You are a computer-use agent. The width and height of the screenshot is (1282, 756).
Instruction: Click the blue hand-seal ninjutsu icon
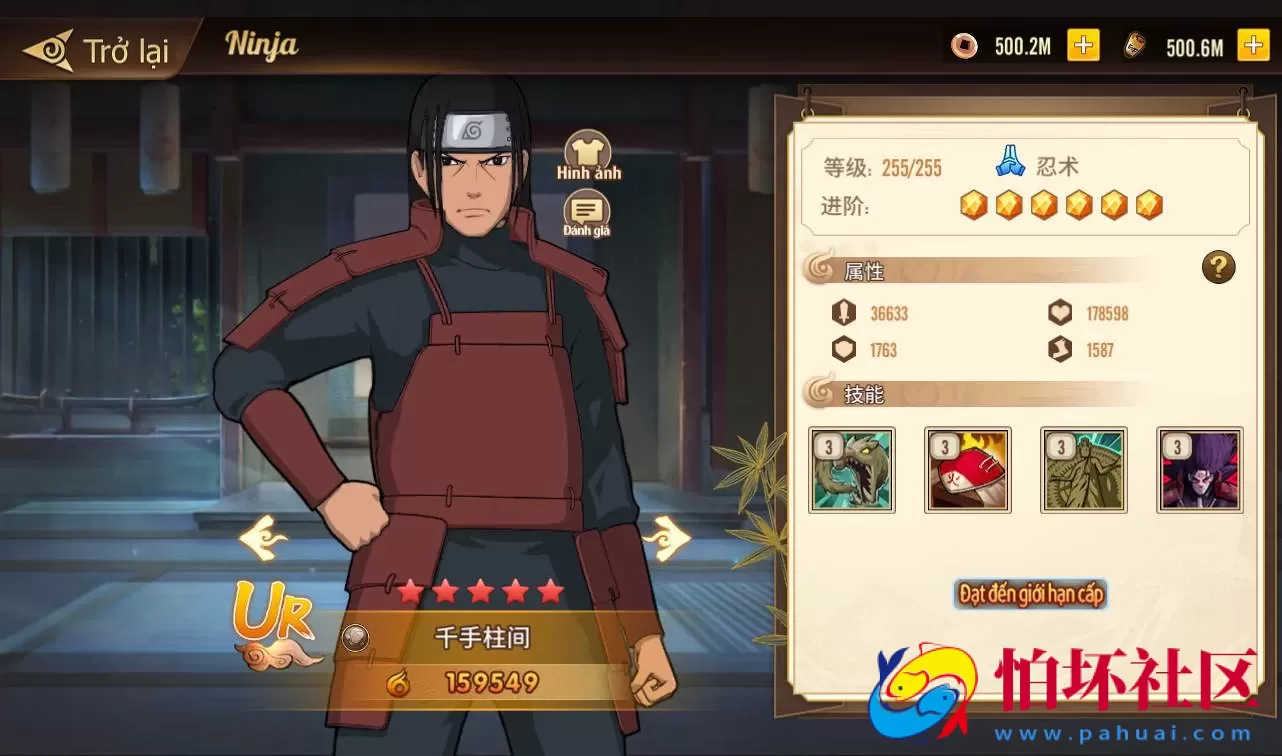click(1008, 163)
